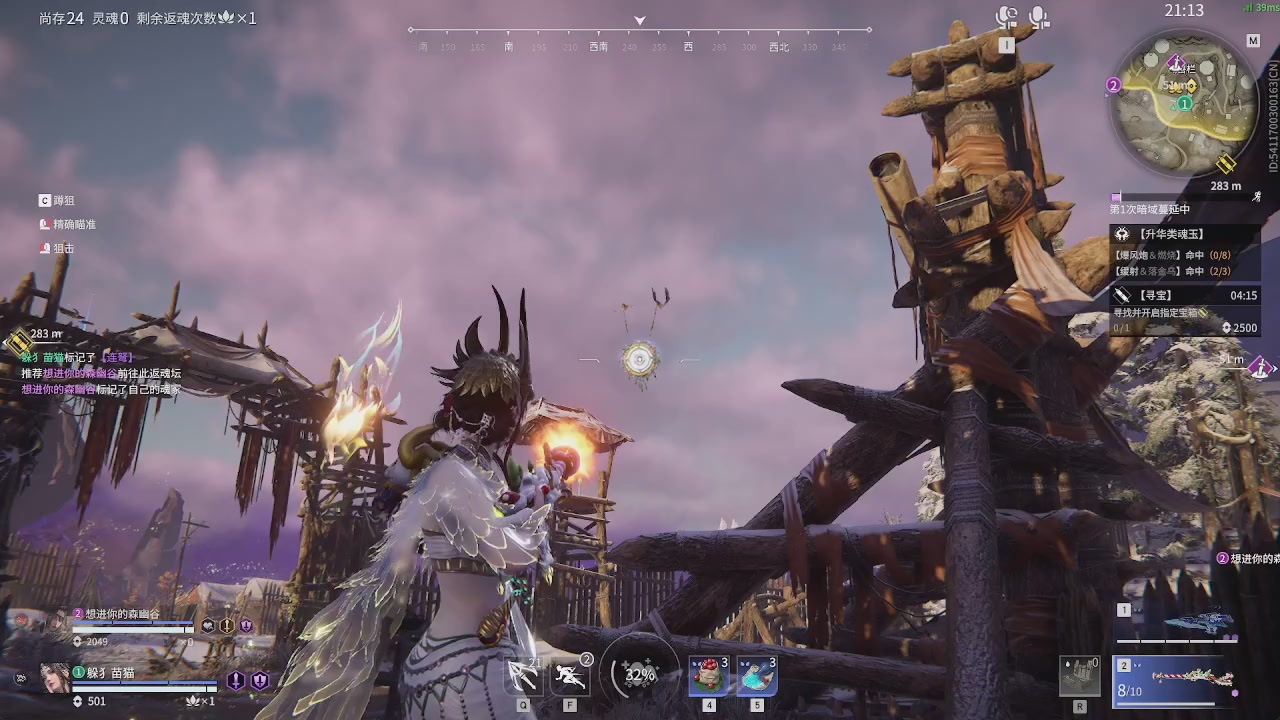This screenshot has height=720, width=1280.
Task: Click the green player 1 marker on minimap
Action: tap(1185, 103)
